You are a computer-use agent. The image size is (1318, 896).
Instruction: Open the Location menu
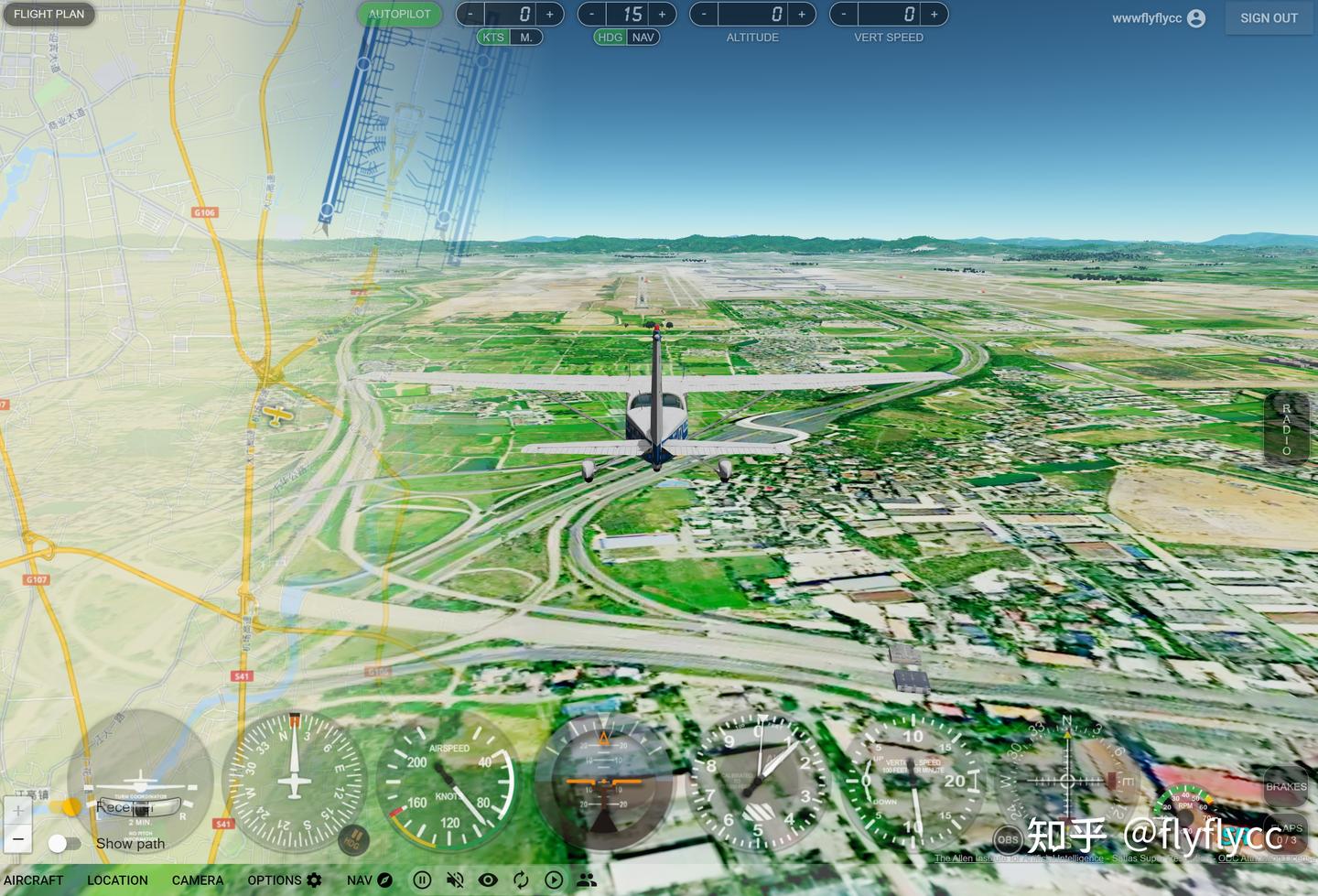[x=117, y=880]
